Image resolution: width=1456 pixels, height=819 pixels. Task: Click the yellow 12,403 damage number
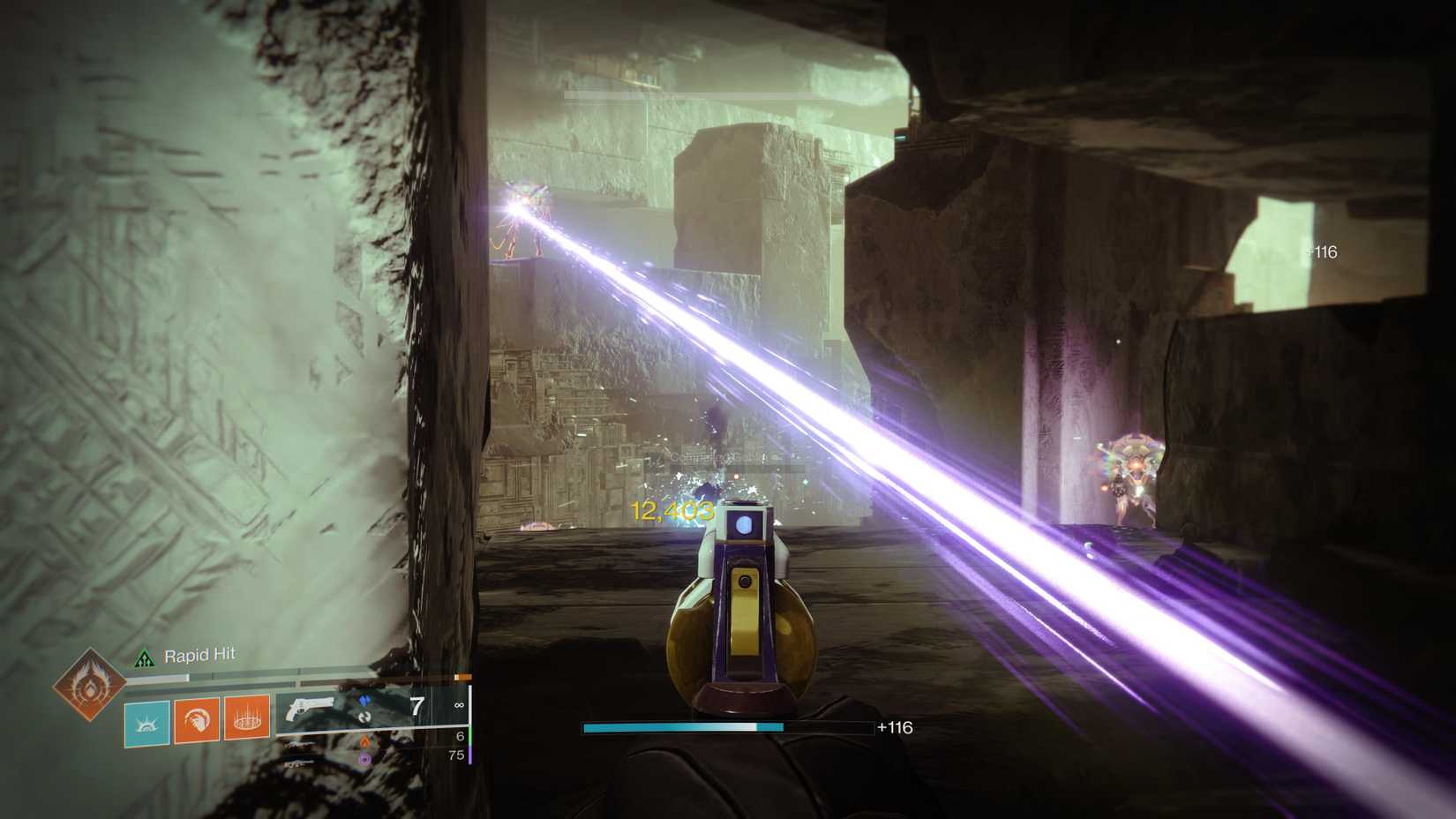pos(669,512)
